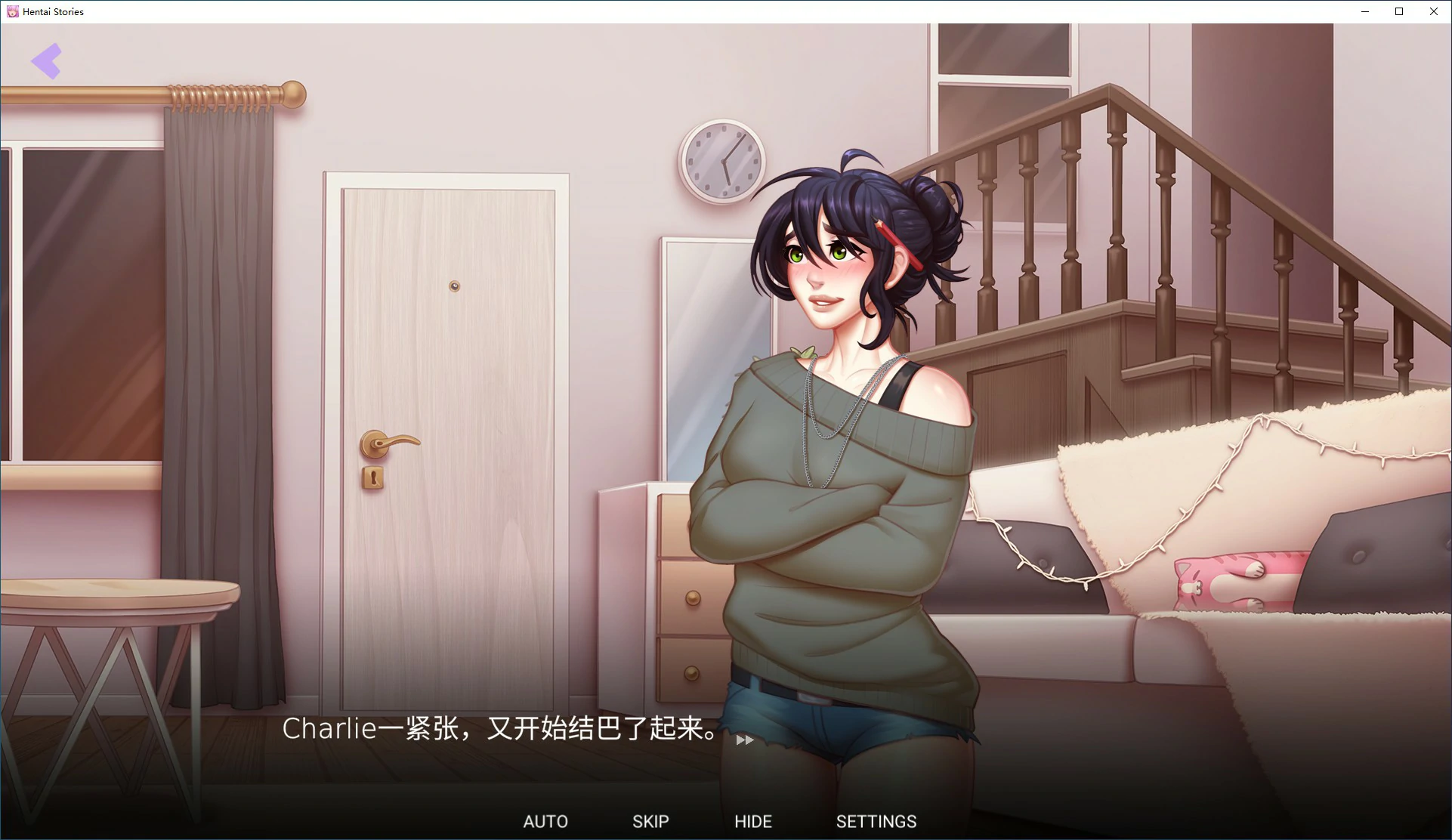The height and width of the screenshot is (840, 1452).
Task: Click the Hentai Stories icon in the title bar
Action: point(12,11)
